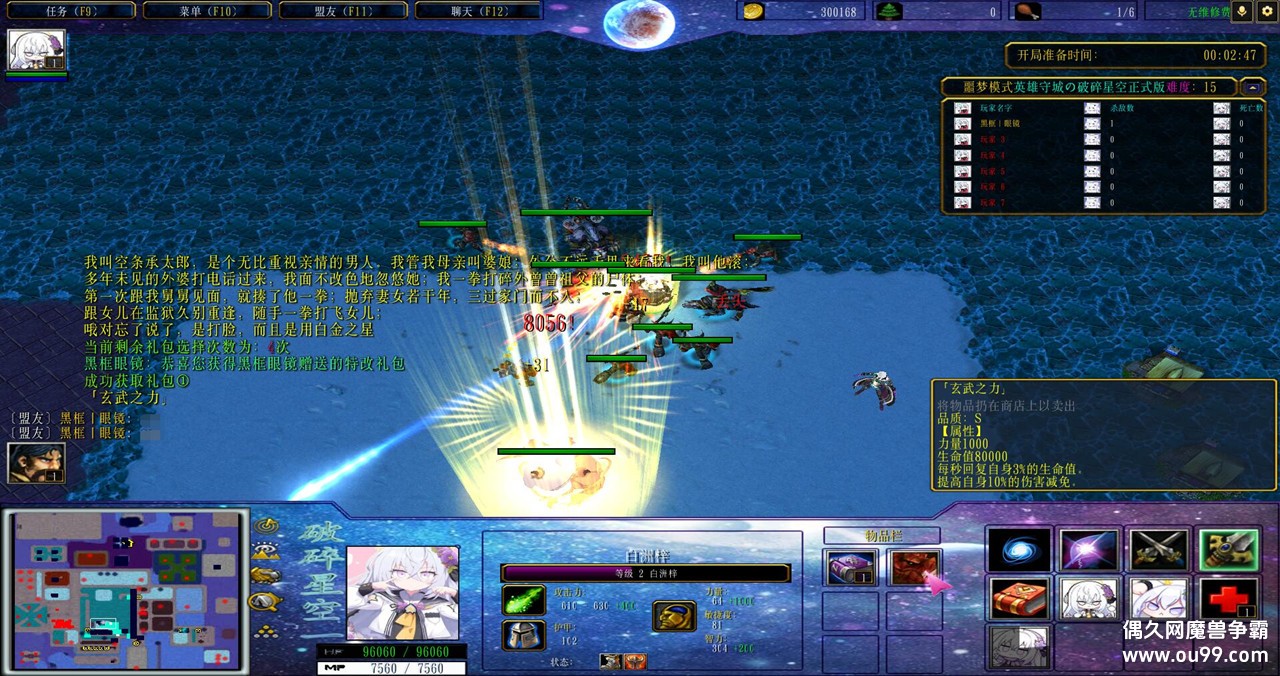Click the white-haired hero portrait panel
The image size is (1280, 676).
tap(402, 593)
